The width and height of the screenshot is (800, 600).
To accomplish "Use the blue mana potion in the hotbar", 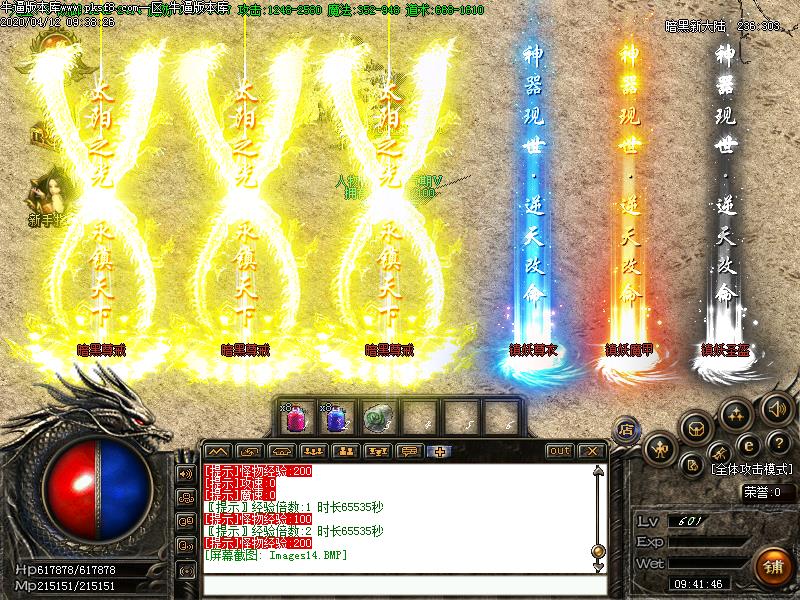I will point(335,415).
